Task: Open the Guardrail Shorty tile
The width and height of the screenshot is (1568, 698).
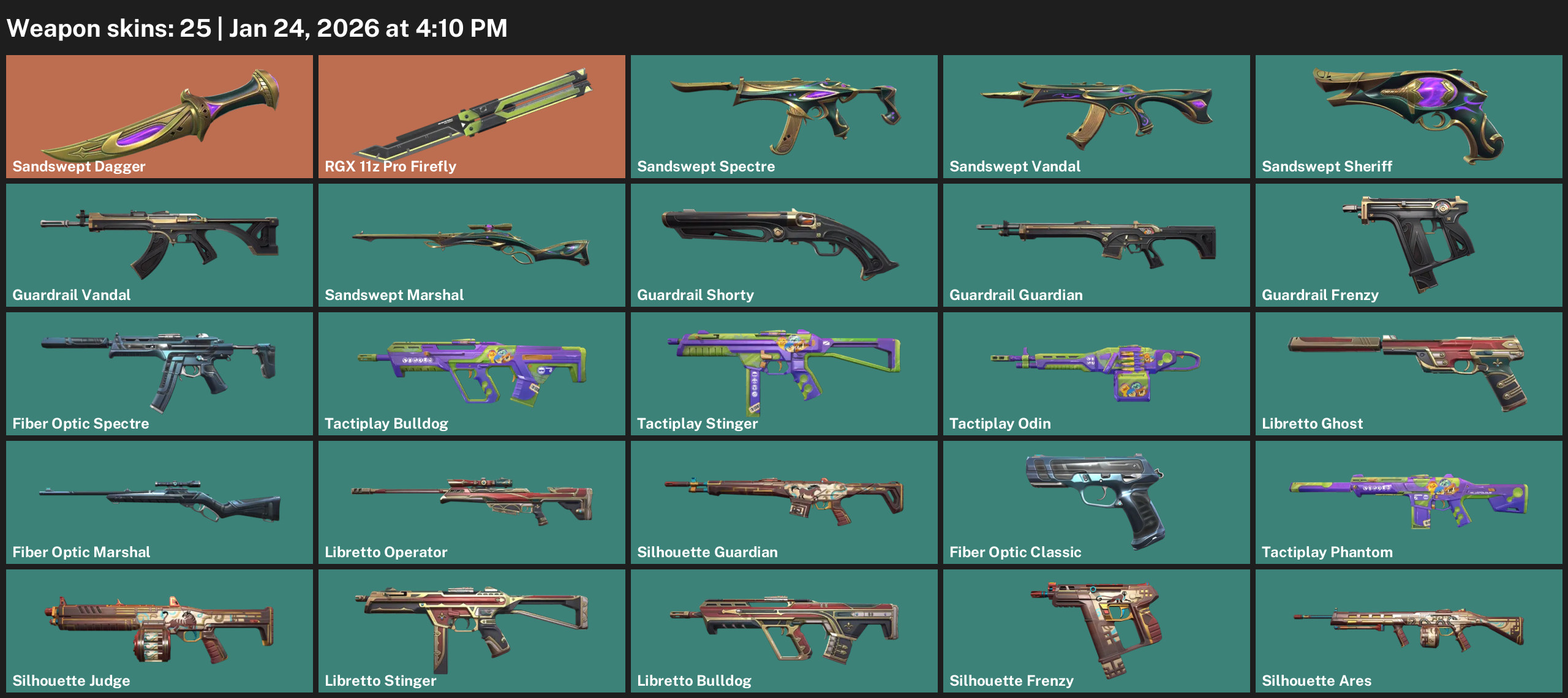Action: click(x=784, y=245)
